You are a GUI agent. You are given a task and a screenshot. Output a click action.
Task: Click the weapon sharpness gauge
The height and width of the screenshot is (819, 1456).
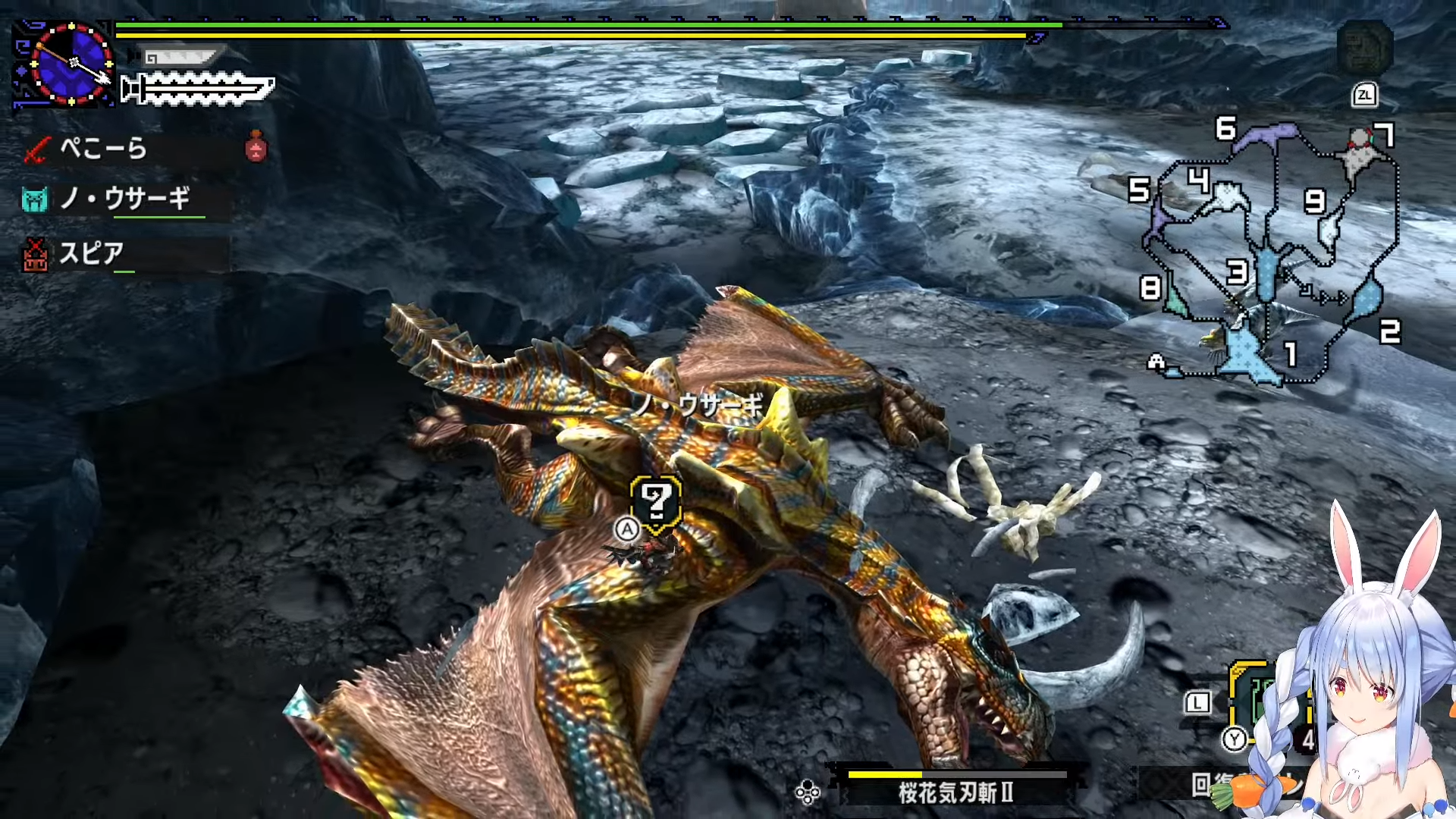(199, 89)
